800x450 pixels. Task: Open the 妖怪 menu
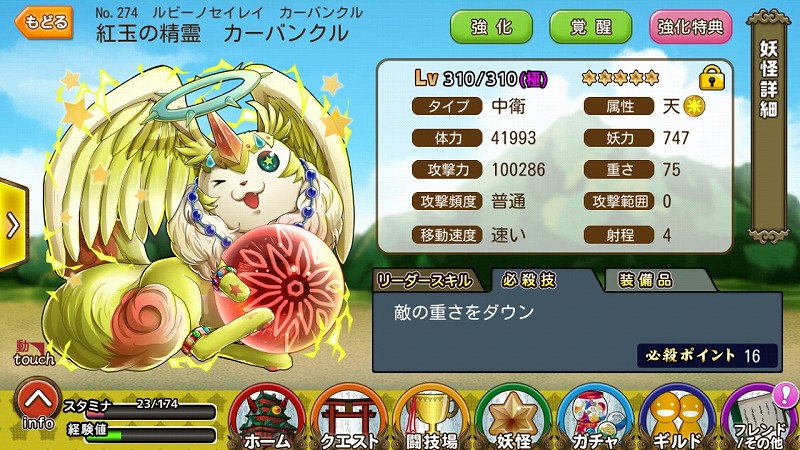513,413
